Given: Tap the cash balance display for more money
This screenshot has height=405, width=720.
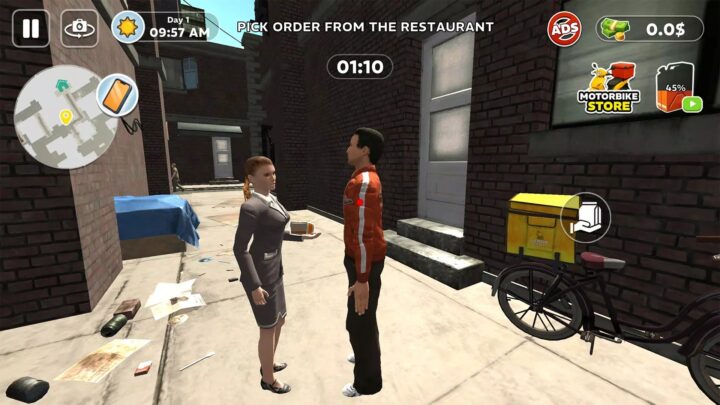Looking at the screenshot, I should click(650, 29).
